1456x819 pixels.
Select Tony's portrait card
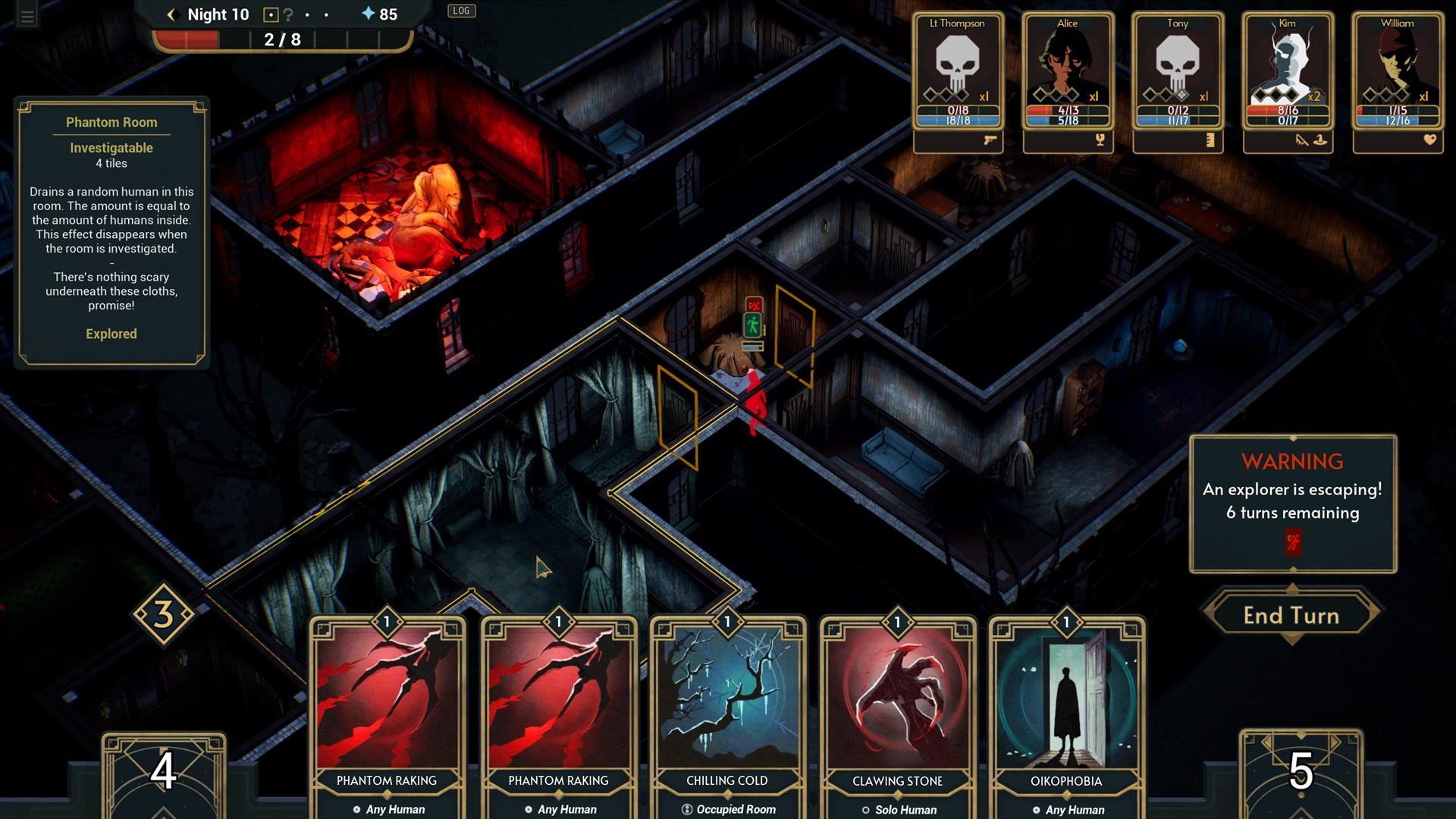[x=1178, y=72]
